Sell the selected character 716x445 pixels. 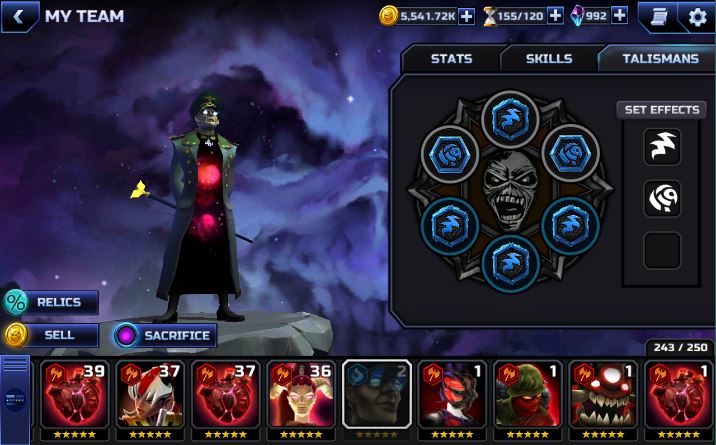pos(51,335)
